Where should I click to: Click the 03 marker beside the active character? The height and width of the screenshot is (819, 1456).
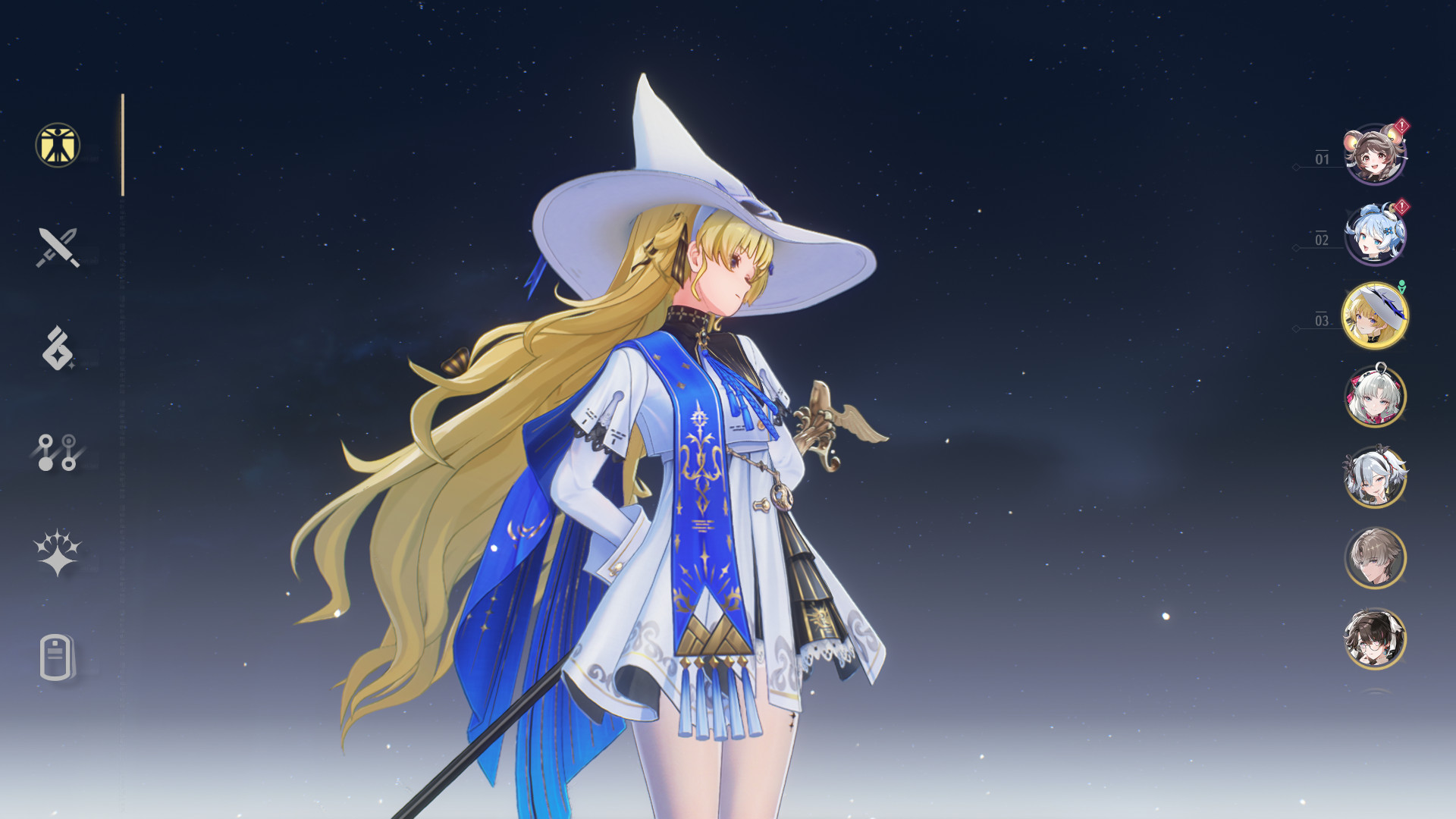coord(1324,322)
